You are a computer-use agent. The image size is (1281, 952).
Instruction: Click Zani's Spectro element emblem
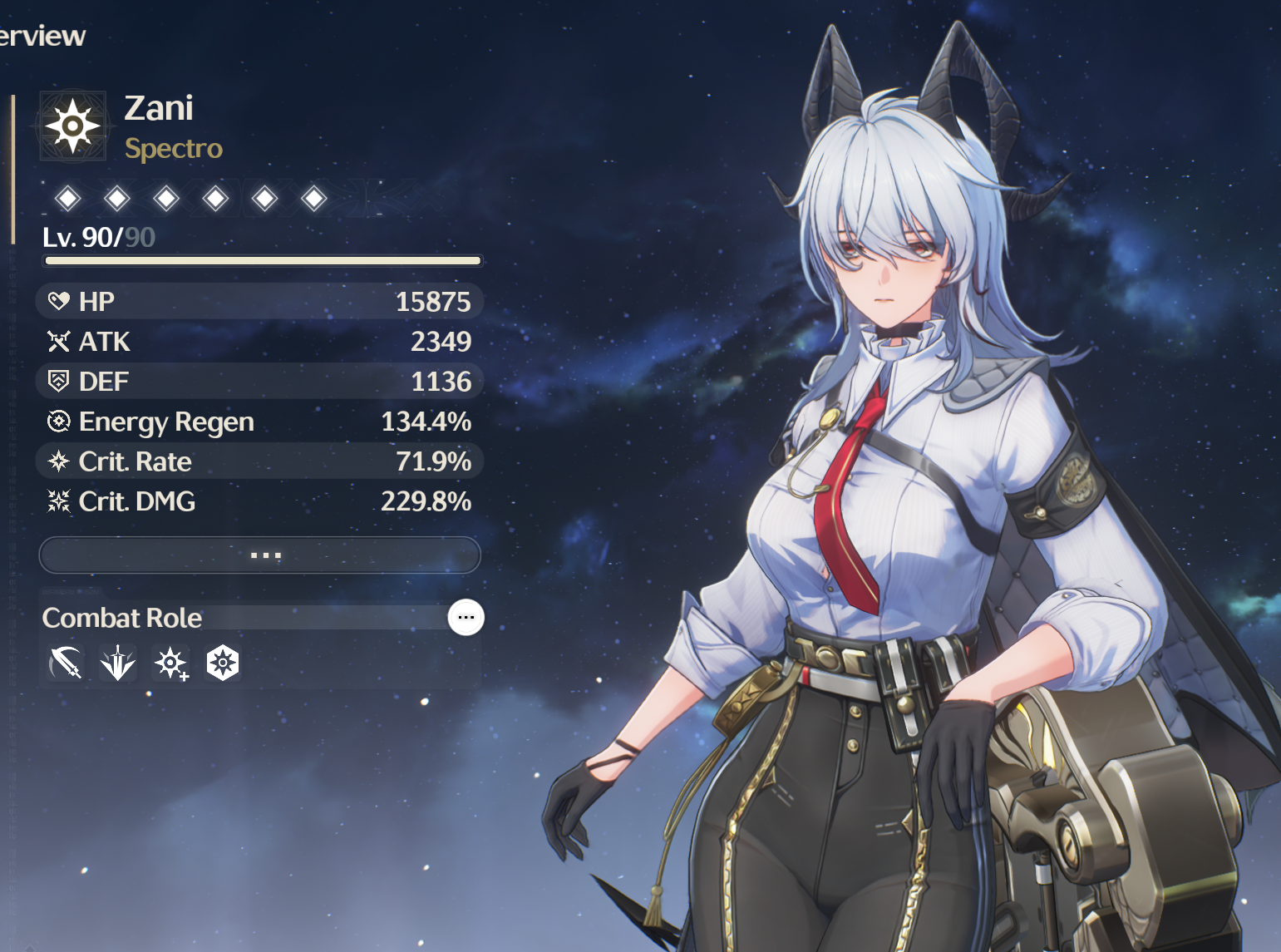73,126
